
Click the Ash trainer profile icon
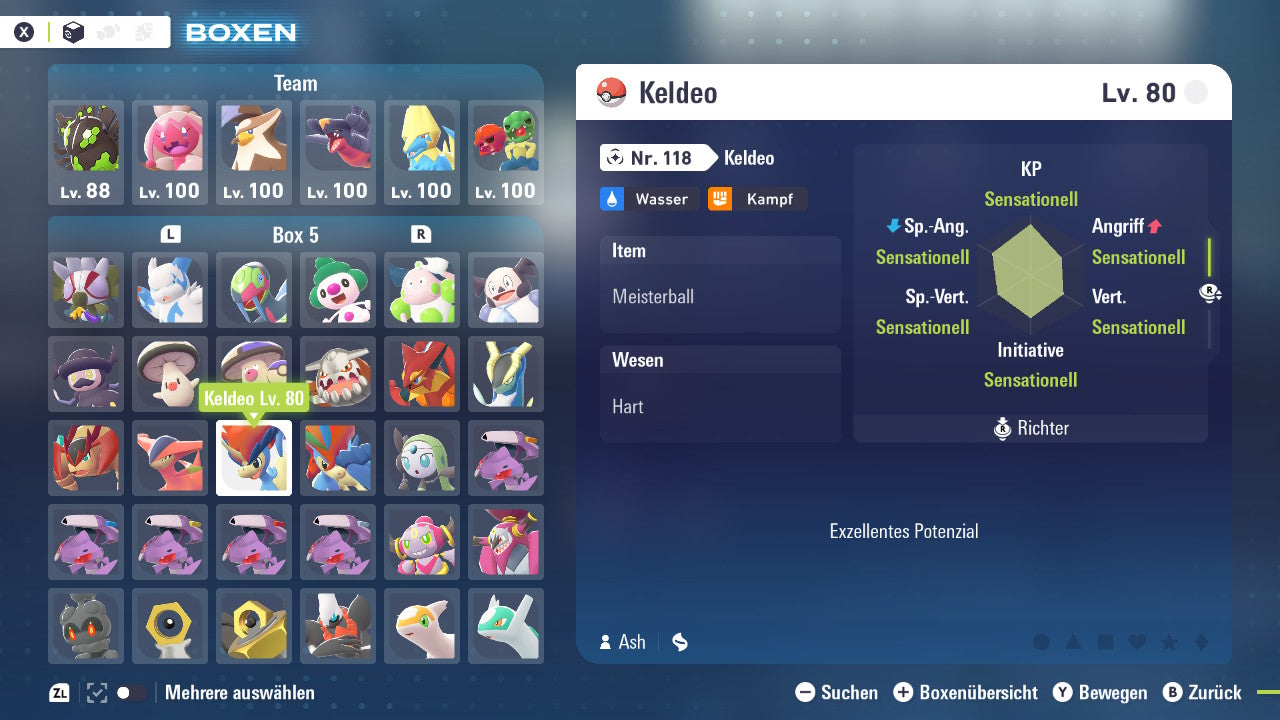pyautogui.click(x=608, y=642)
